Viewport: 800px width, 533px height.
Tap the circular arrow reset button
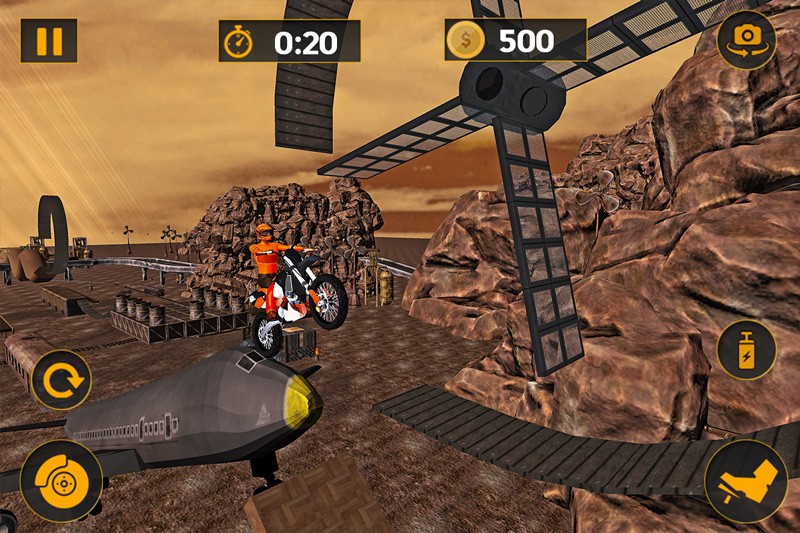(61, 380)
